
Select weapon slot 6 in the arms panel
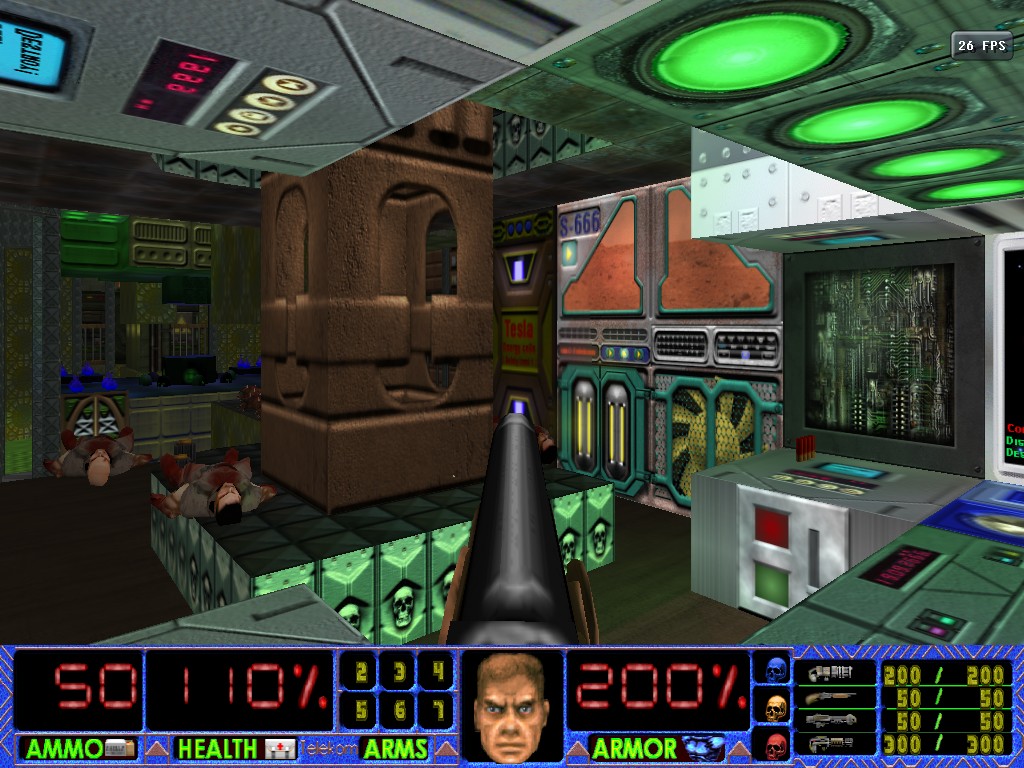click(x=398, y=710)
